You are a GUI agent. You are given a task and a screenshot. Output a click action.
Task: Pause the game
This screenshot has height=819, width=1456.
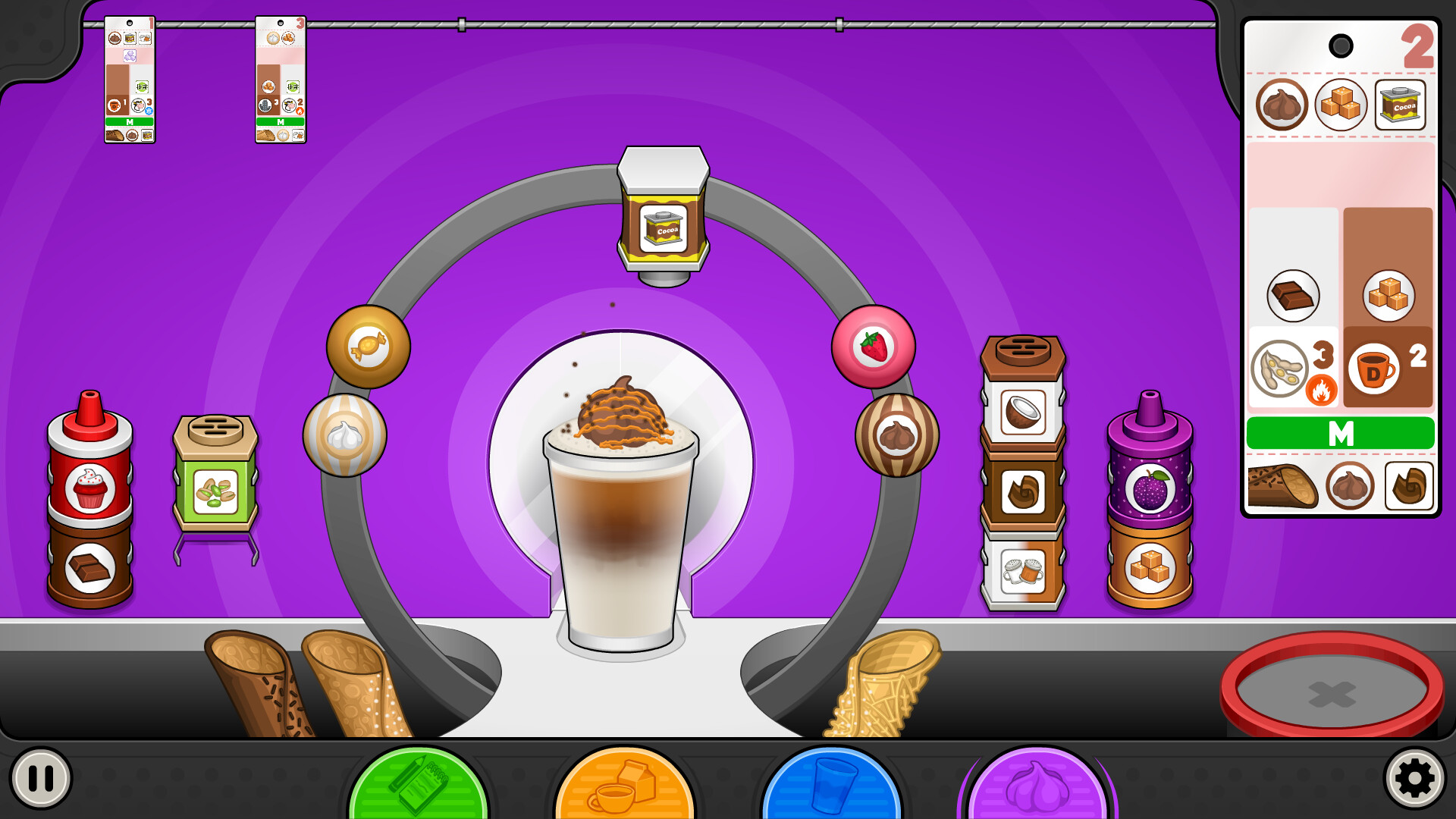(40, 778)
